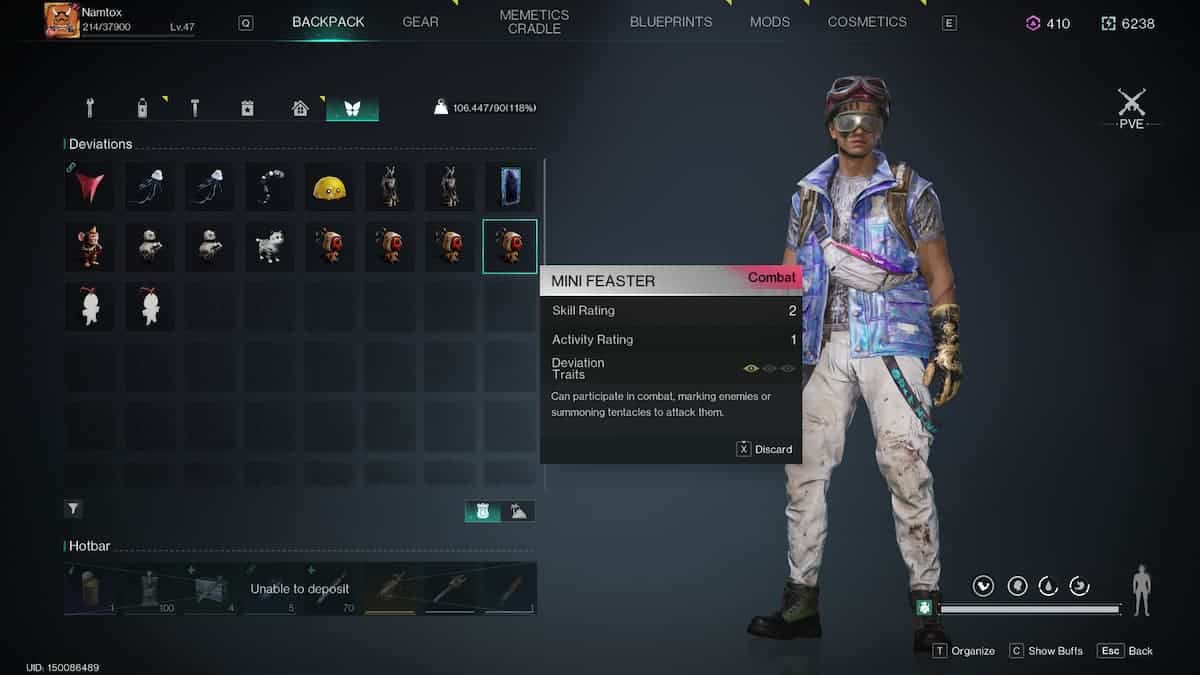The image size is (1200, 675).
Task: Open the Memetics Cradle tab
Action: [x=534, y=22]
